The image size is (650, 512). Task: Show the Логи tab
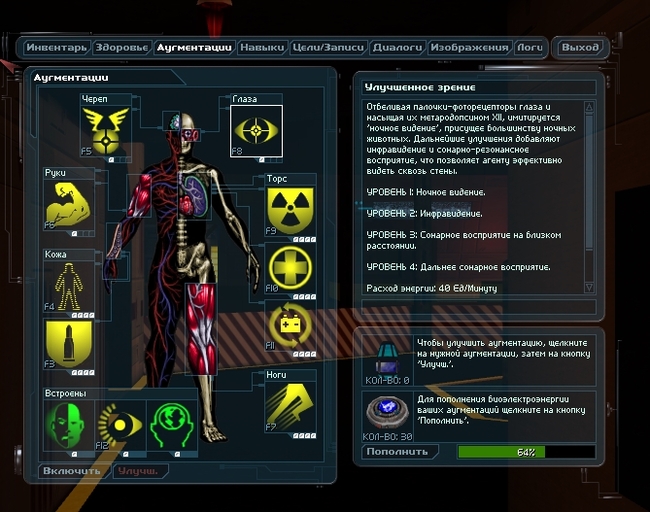tap(529, 47)
